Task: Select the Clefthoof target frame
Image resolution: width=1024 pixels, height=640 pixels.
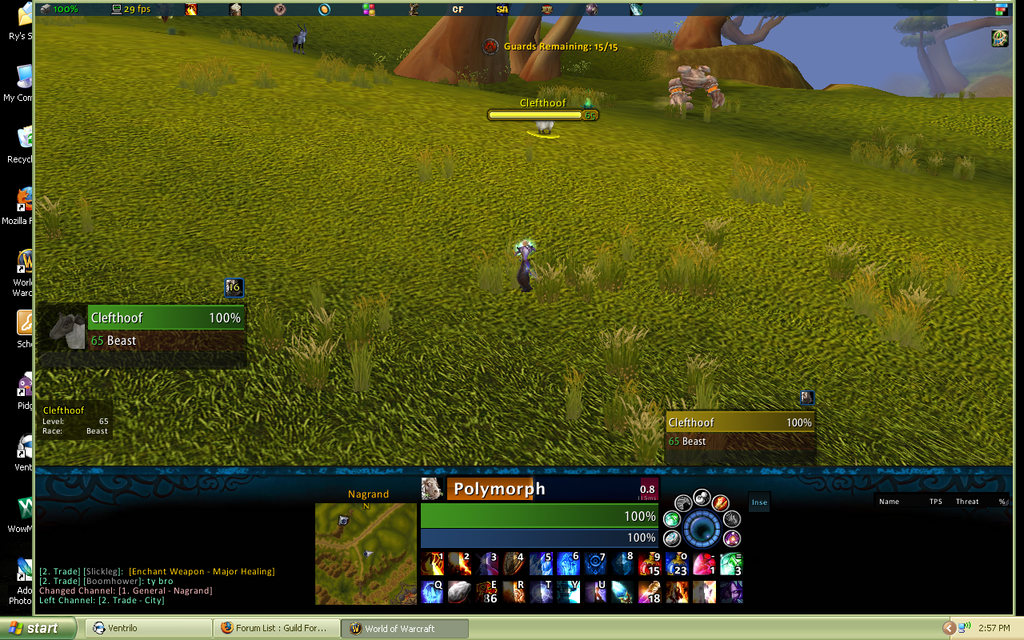Action: pyautogui.click(x=165, y=328)
